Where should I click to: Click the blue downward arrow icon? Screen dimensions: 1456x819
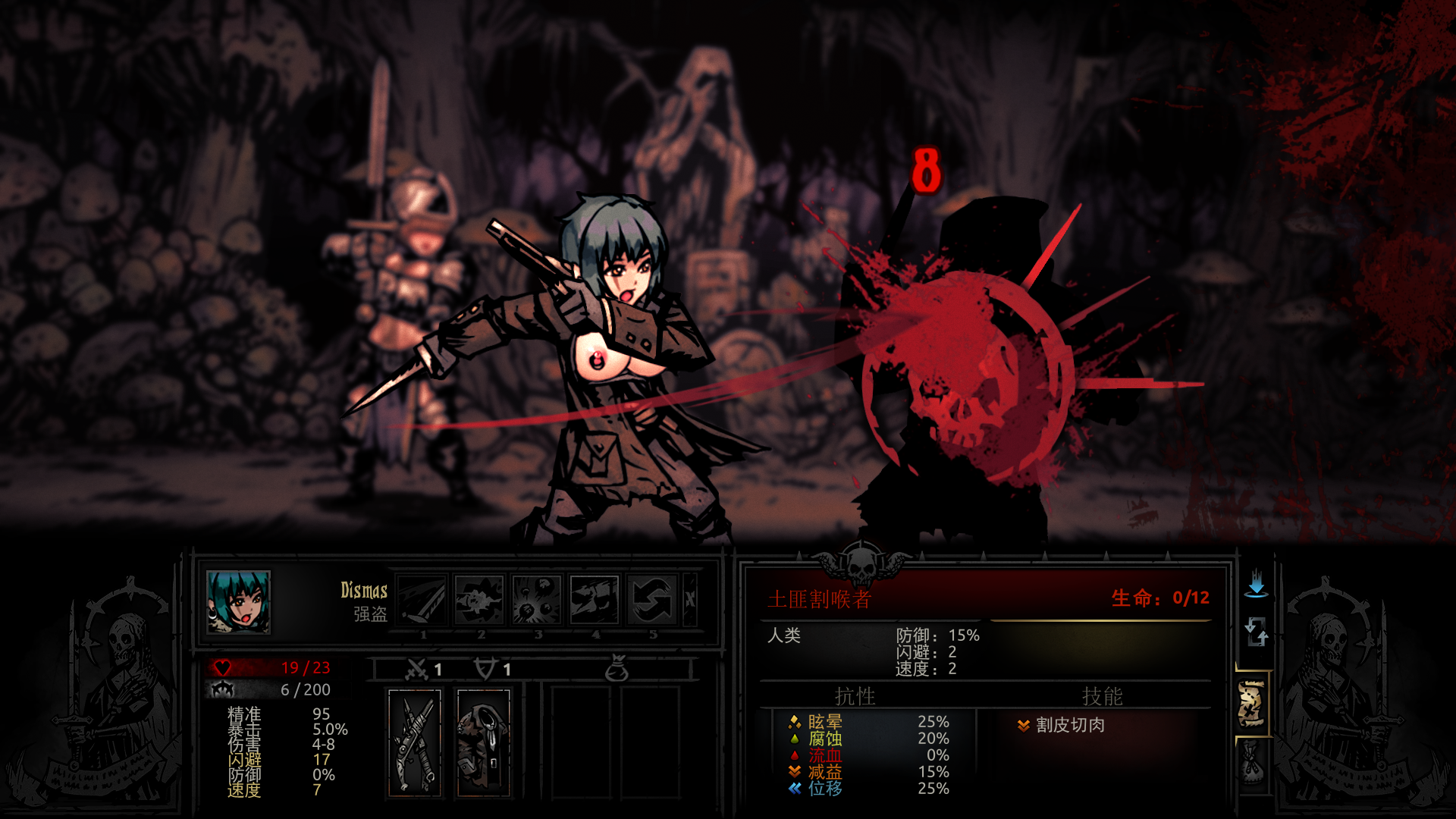click(x=1257, y=583)
